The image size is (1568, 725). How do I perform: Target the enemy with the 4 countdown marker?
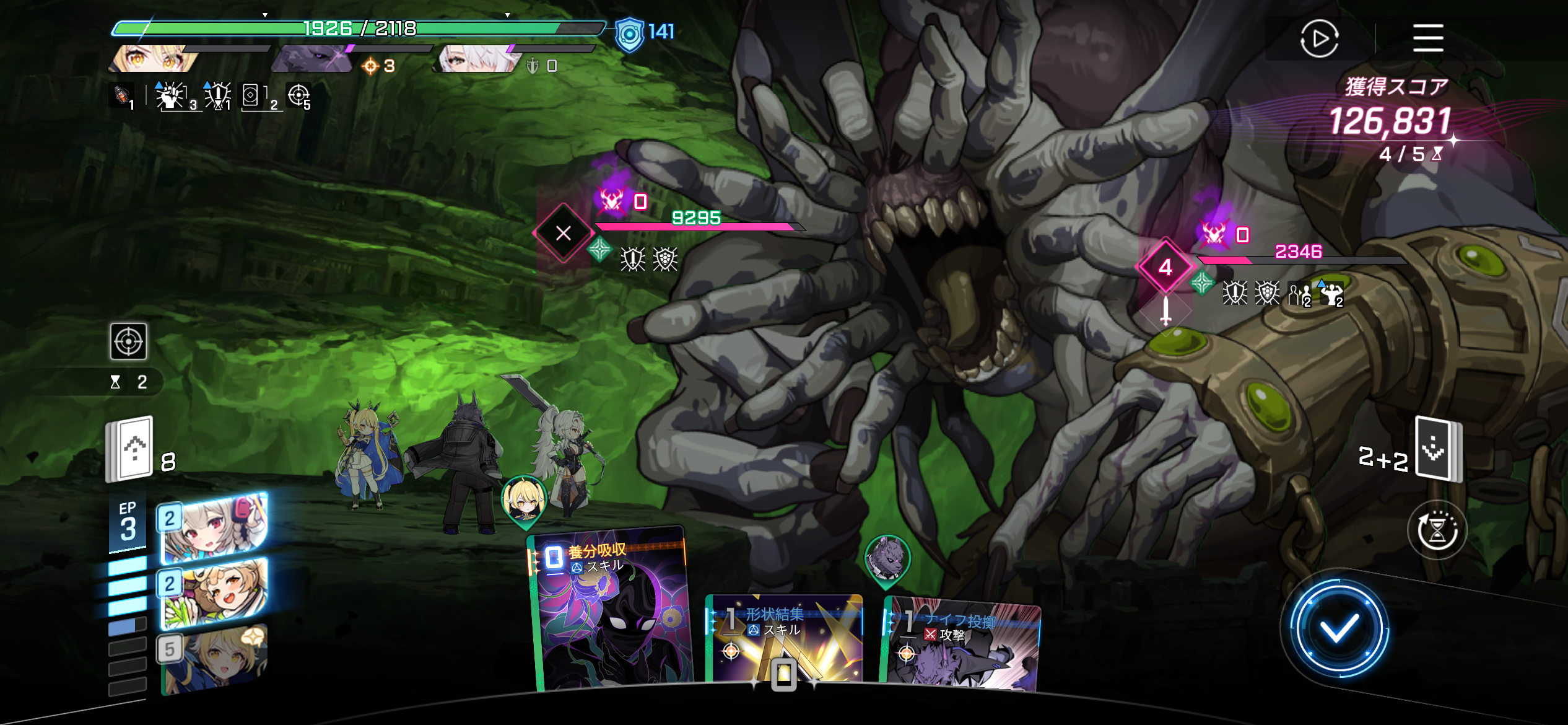click(x=1165, y=267)
